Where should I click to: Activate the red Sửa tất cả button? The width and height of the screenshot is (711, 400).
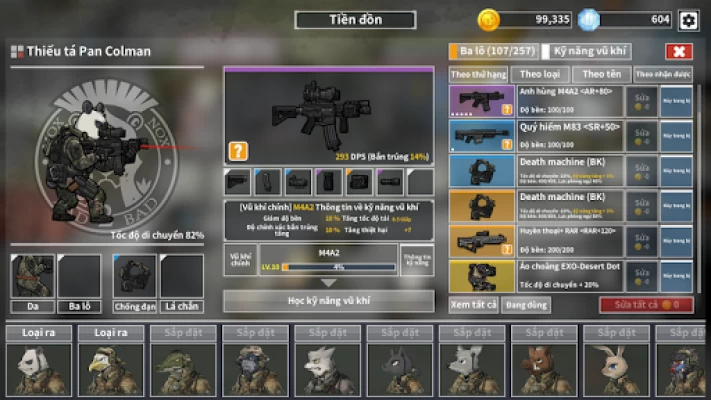(x=645, y=305)
